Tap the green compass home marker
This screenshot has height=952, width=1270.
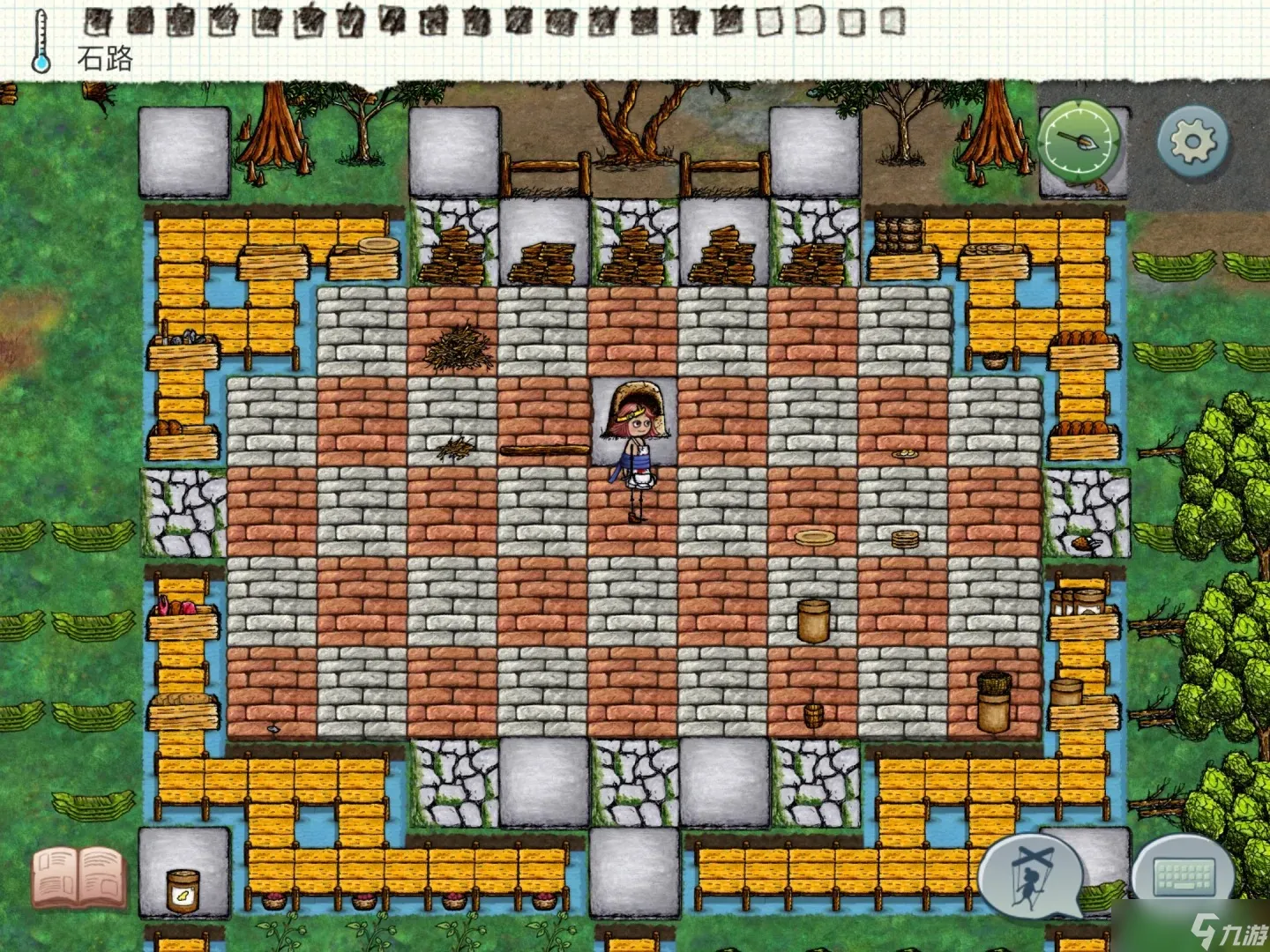click(1079, 141)
